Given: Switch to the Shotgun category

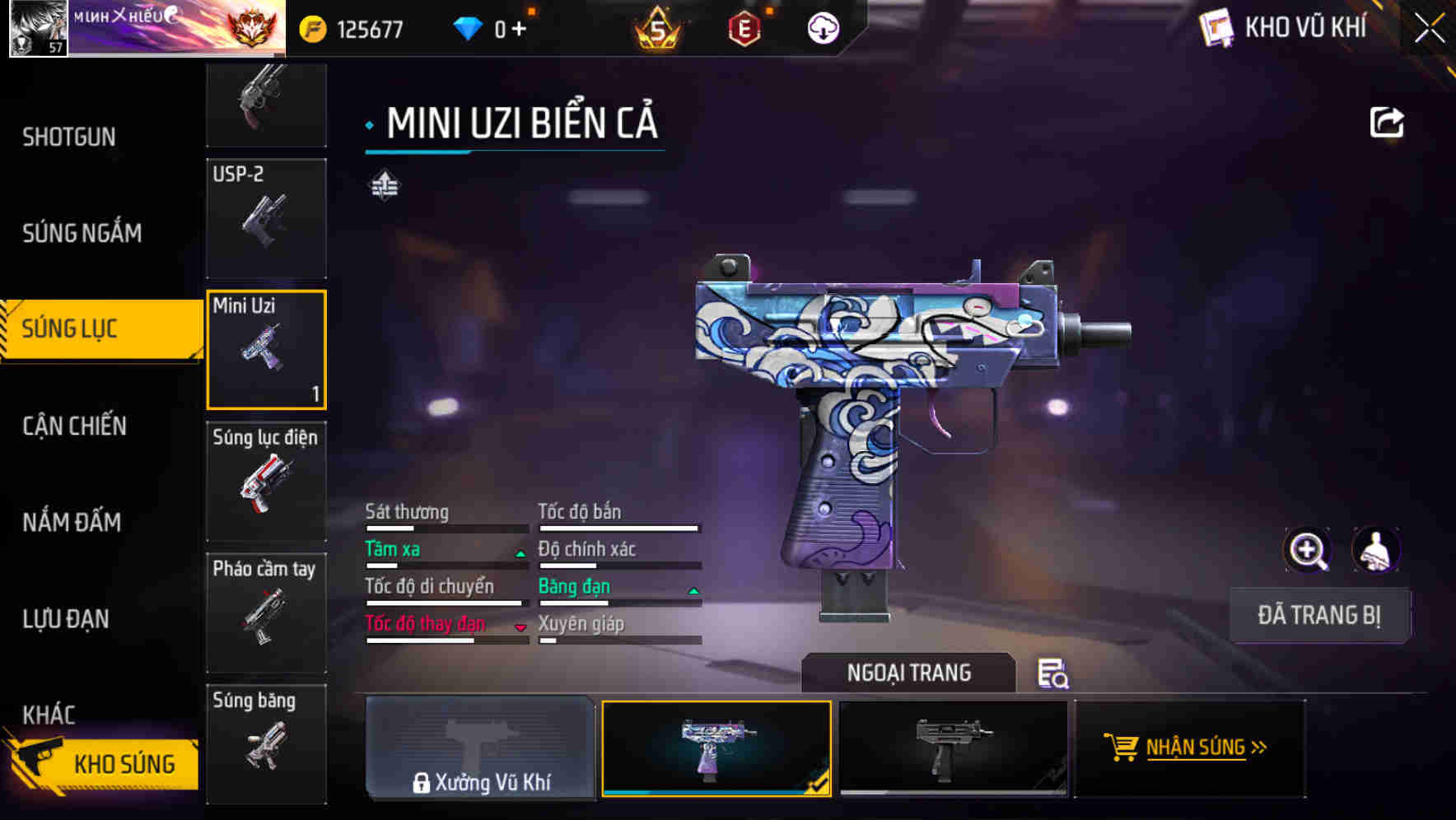Looking at the screenshot, I should pos(69,137).
